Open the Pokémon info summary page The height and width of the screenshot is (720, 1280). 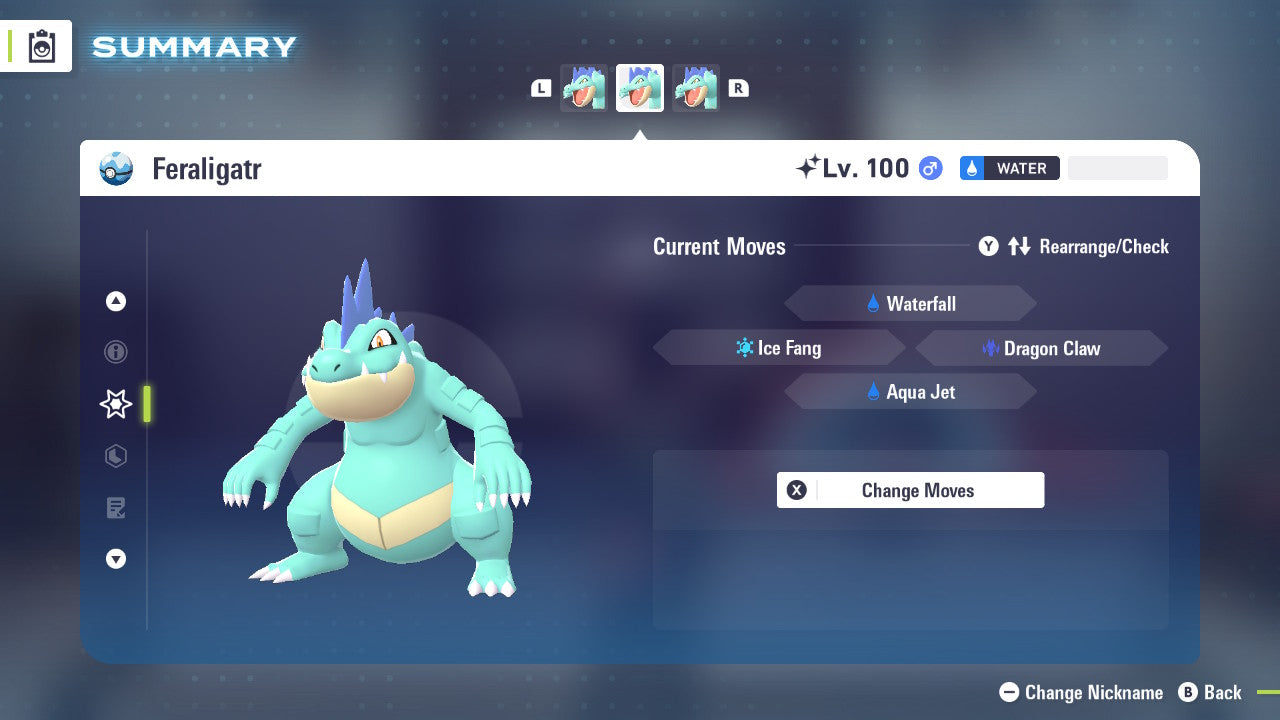pyautogui.click(x=115, y=352)
